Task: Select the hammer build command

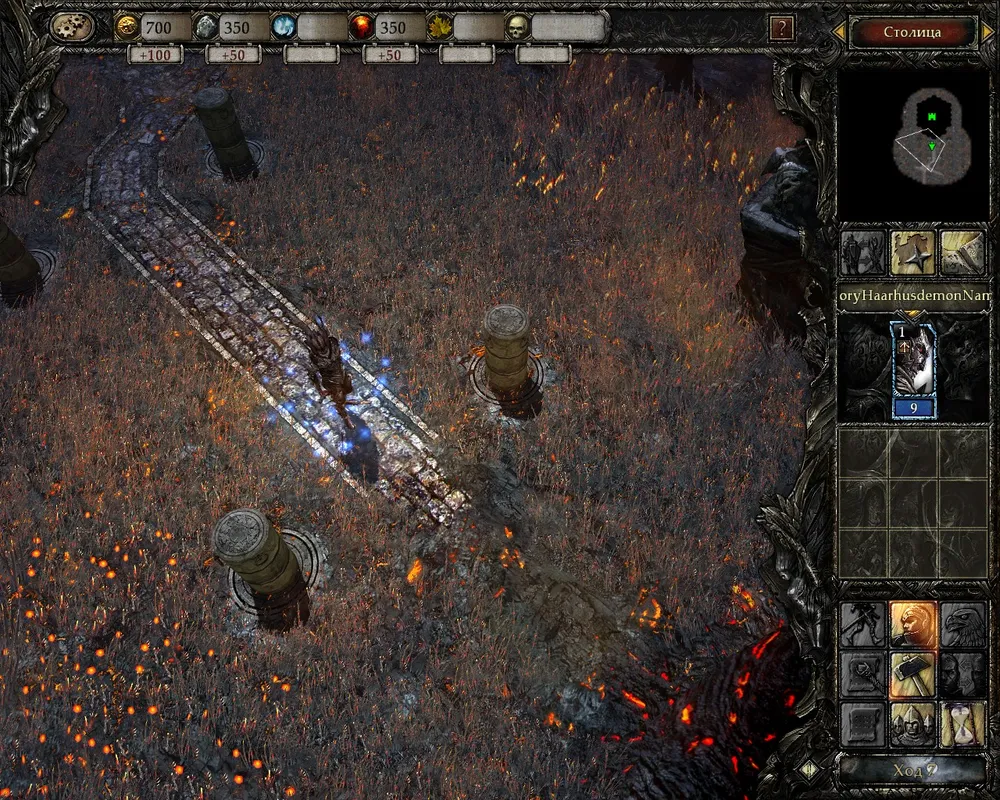Action: click(x=913, y=674)
